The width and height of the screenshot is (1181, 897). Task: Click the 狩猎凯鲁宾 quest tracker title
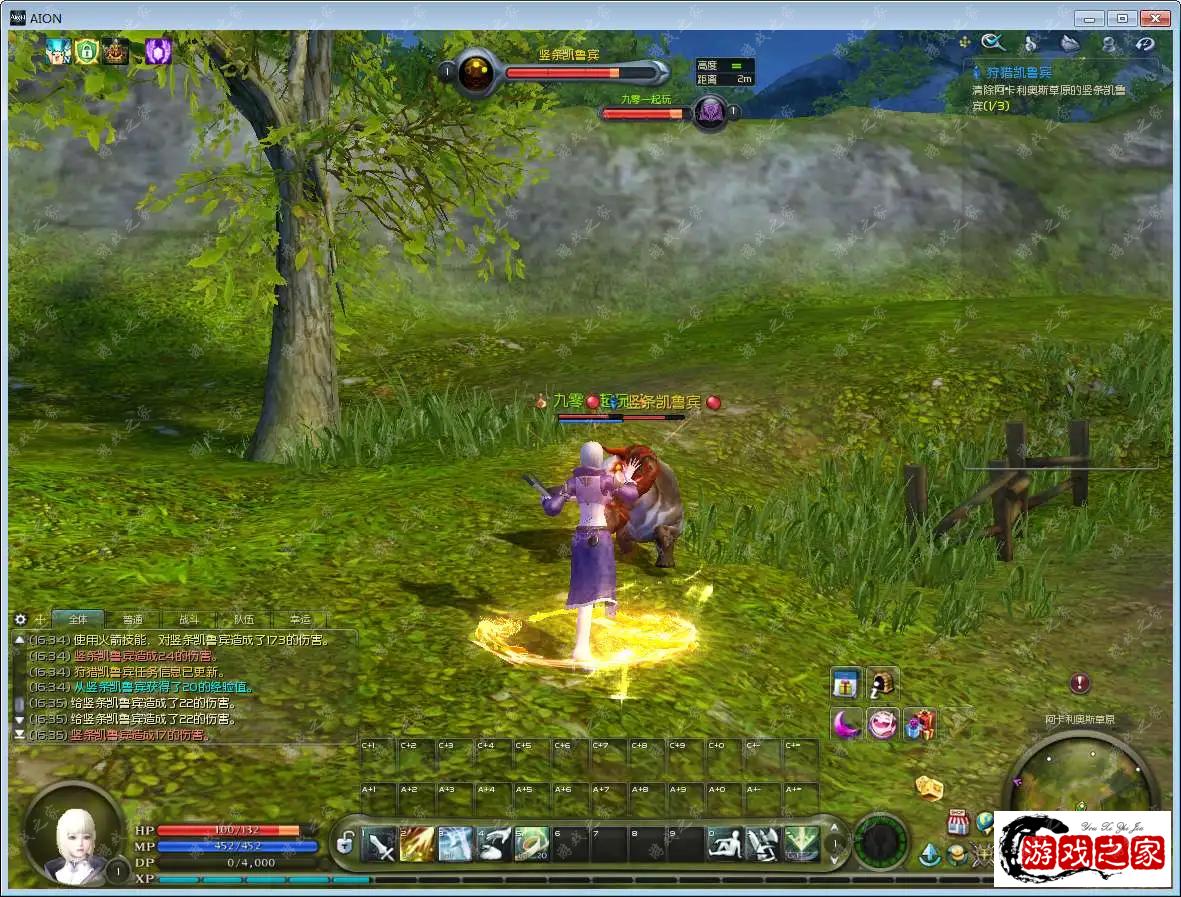(x=1020, y=73)
